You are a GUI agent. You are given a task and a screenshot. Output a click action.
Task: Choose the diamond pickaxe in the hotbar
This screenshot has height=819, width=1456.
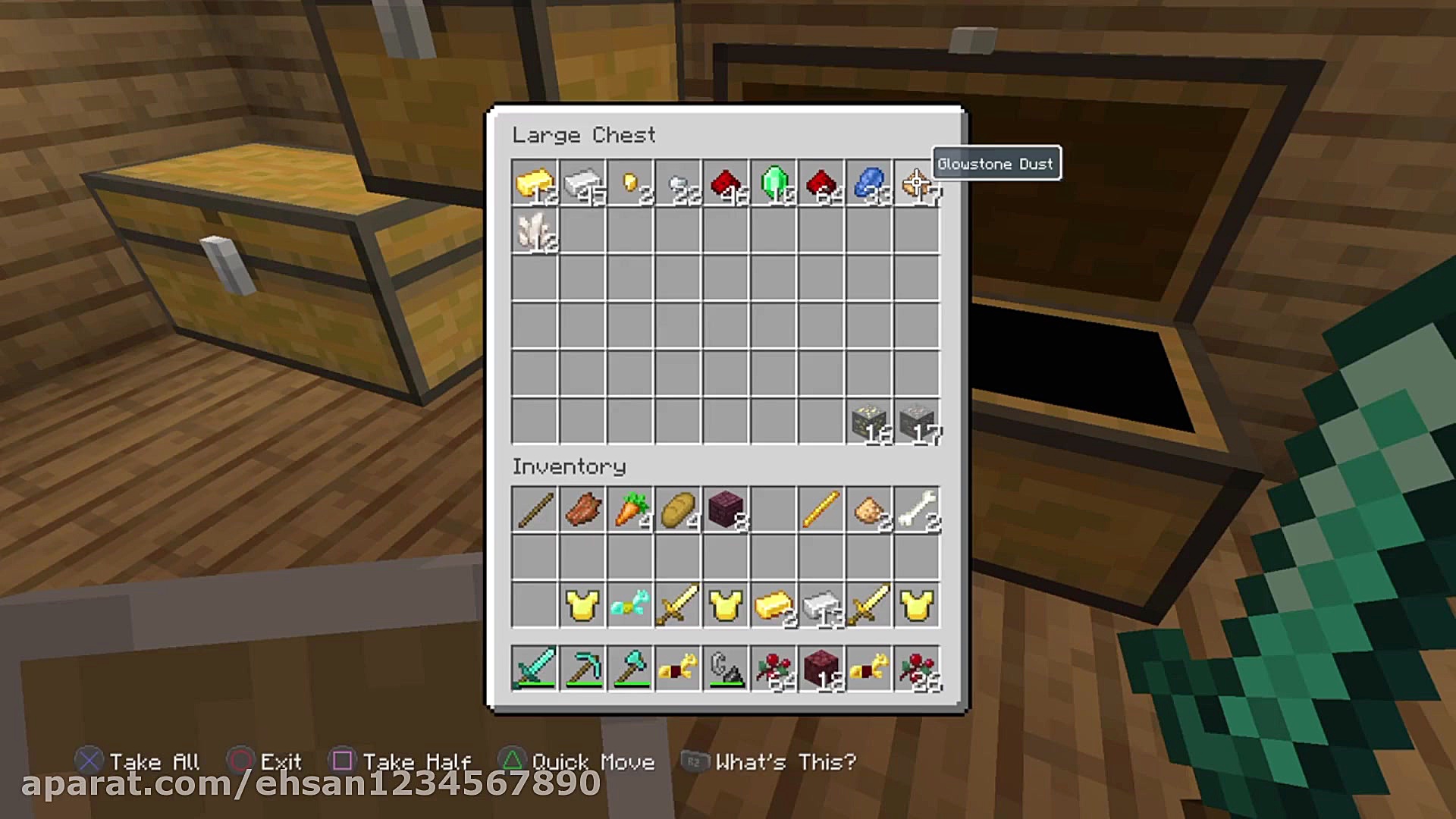pyautogui.click(x=582, y=669)
